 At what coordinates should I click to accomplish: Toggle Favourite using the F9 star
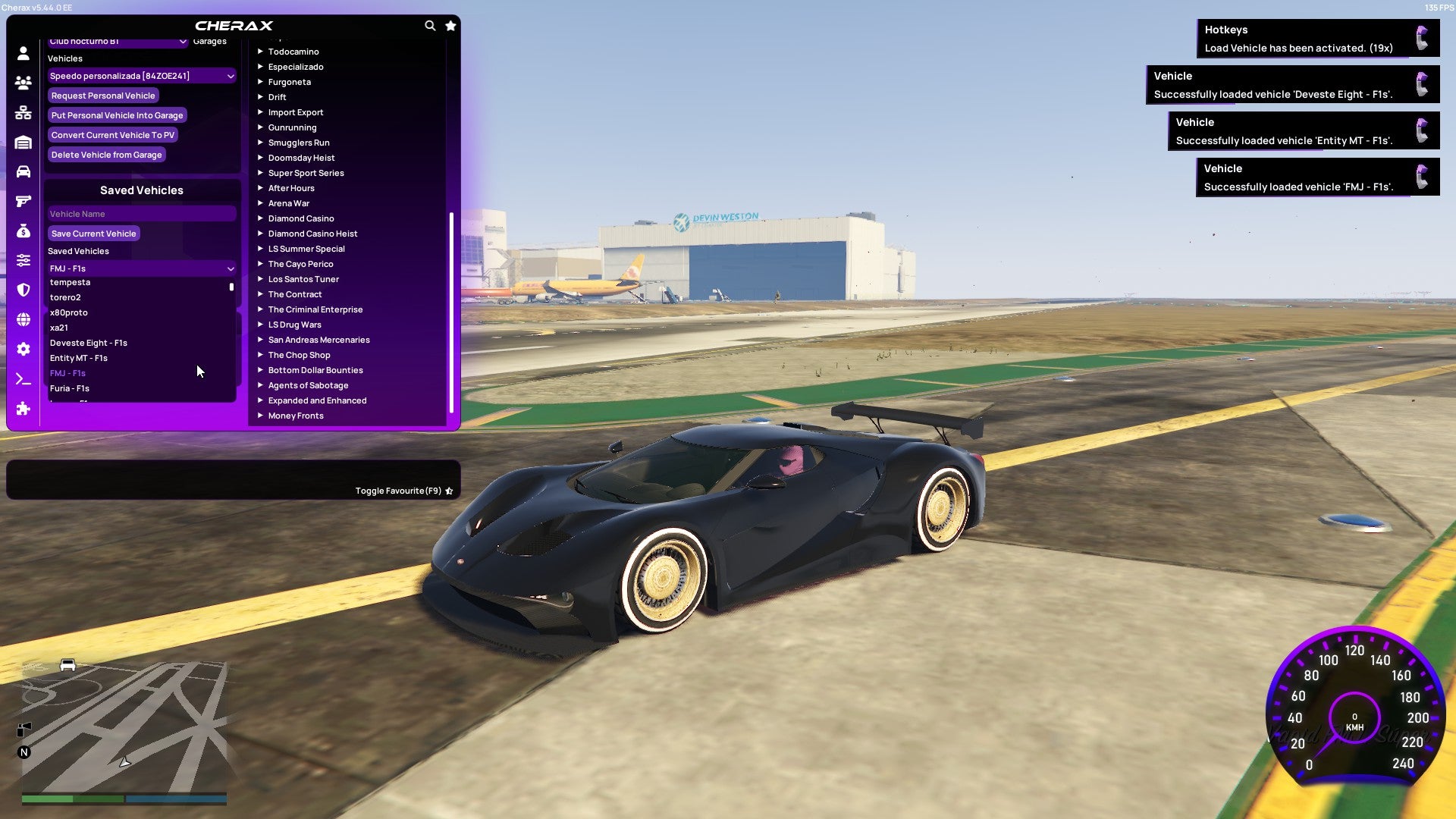(x=447, y=490)
